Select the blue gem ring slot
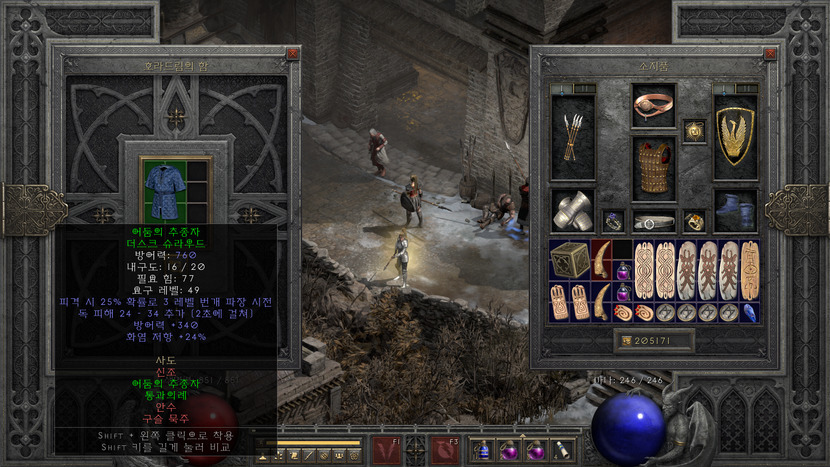Image resolution: width=830 pixels, height=467 pixels. (x=612, y=221)
